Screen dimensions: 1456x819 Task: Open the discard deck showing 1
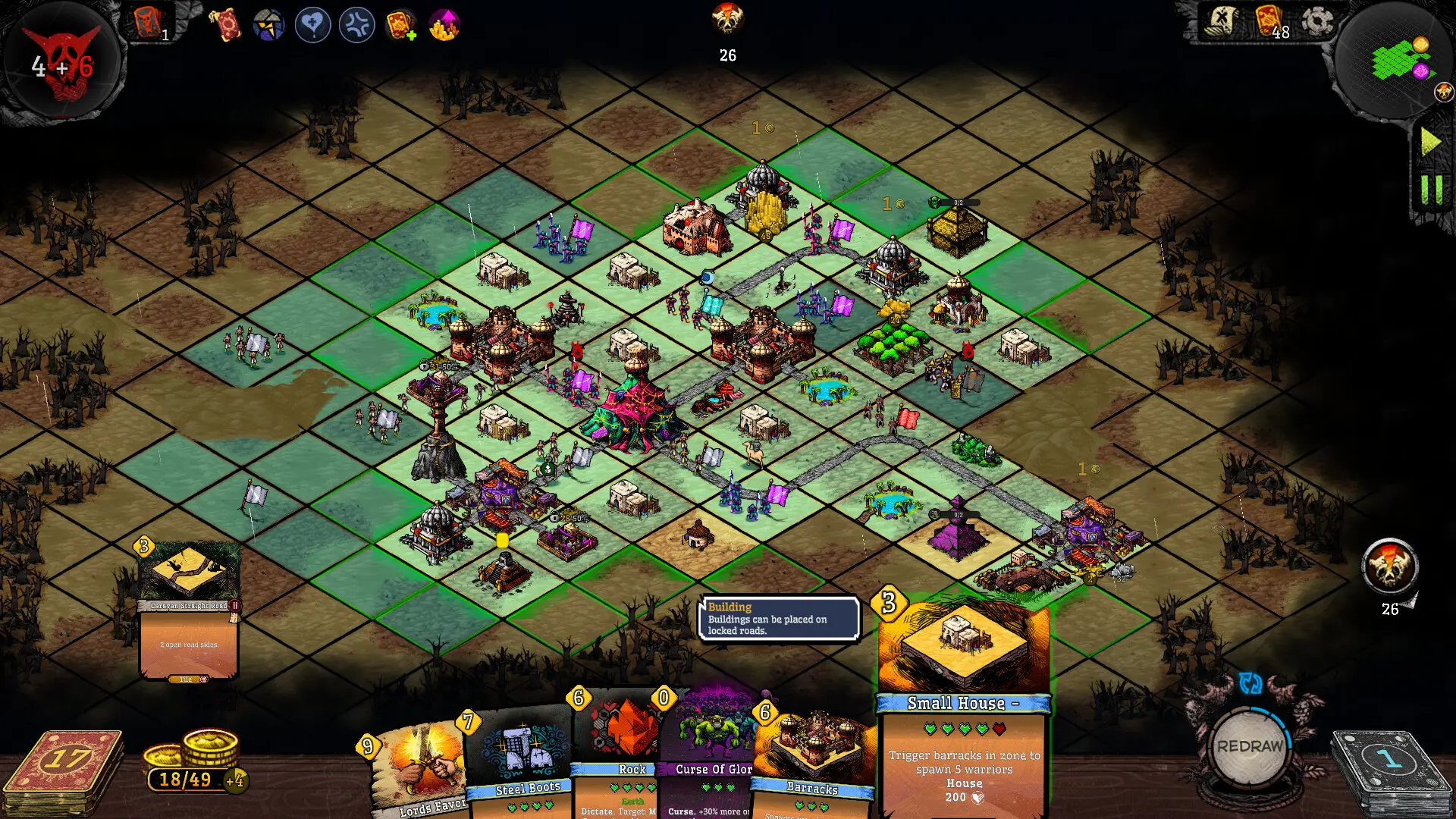[1388, 758]
